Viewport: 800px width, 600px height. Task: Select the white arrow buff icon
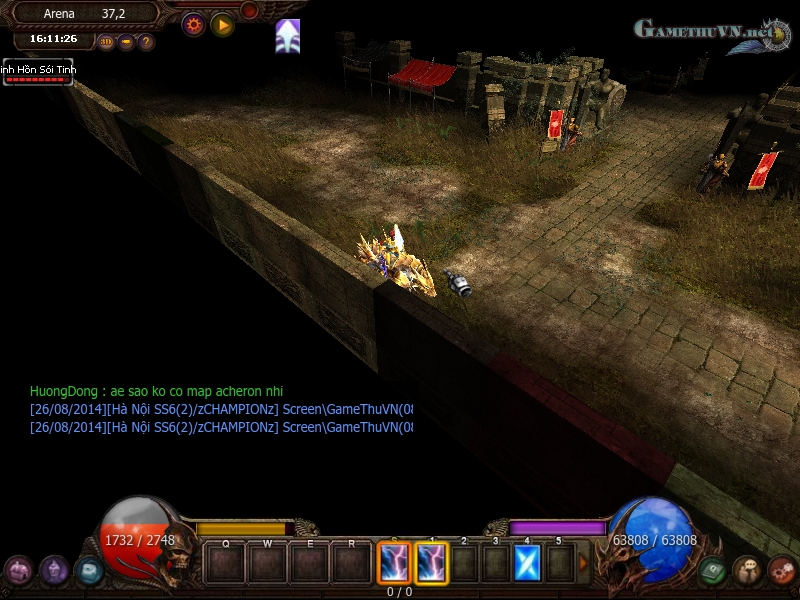288,36
